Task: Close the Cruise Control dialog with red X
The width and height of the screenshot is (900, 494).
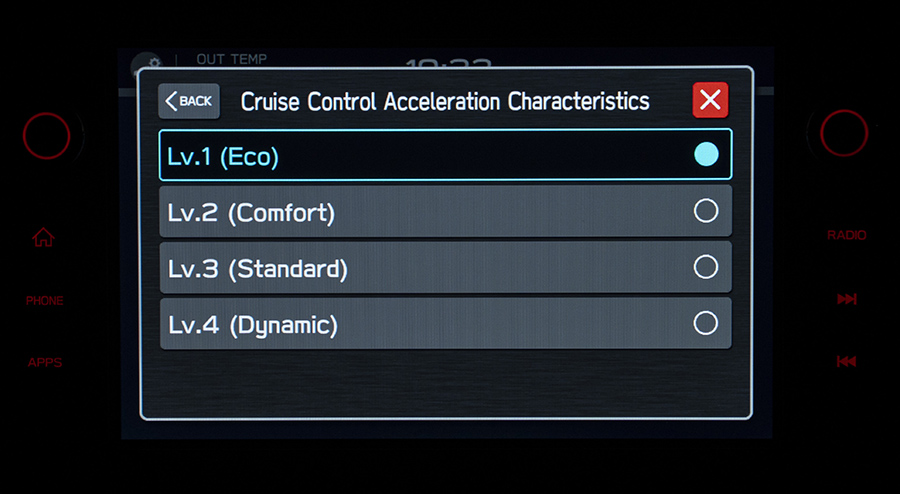Action: click(x=710, y=100)
